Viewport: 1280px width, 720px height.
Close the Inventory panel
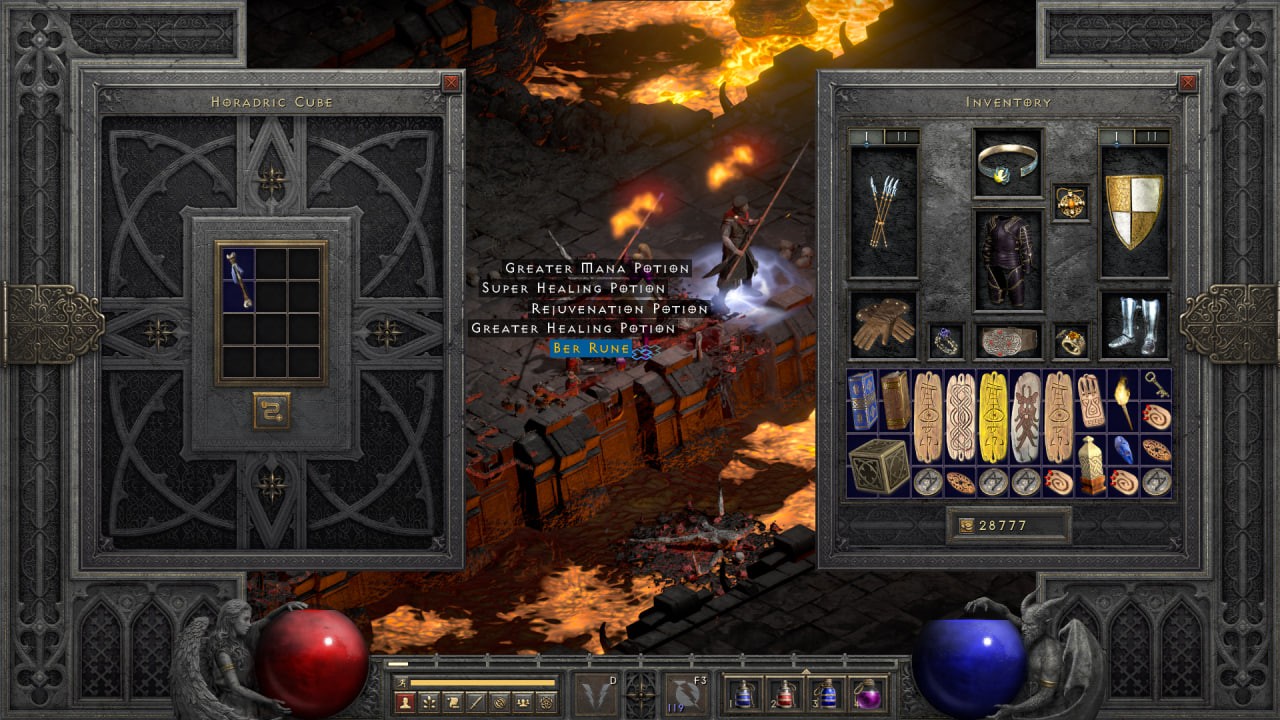(x=1187, y=83)
